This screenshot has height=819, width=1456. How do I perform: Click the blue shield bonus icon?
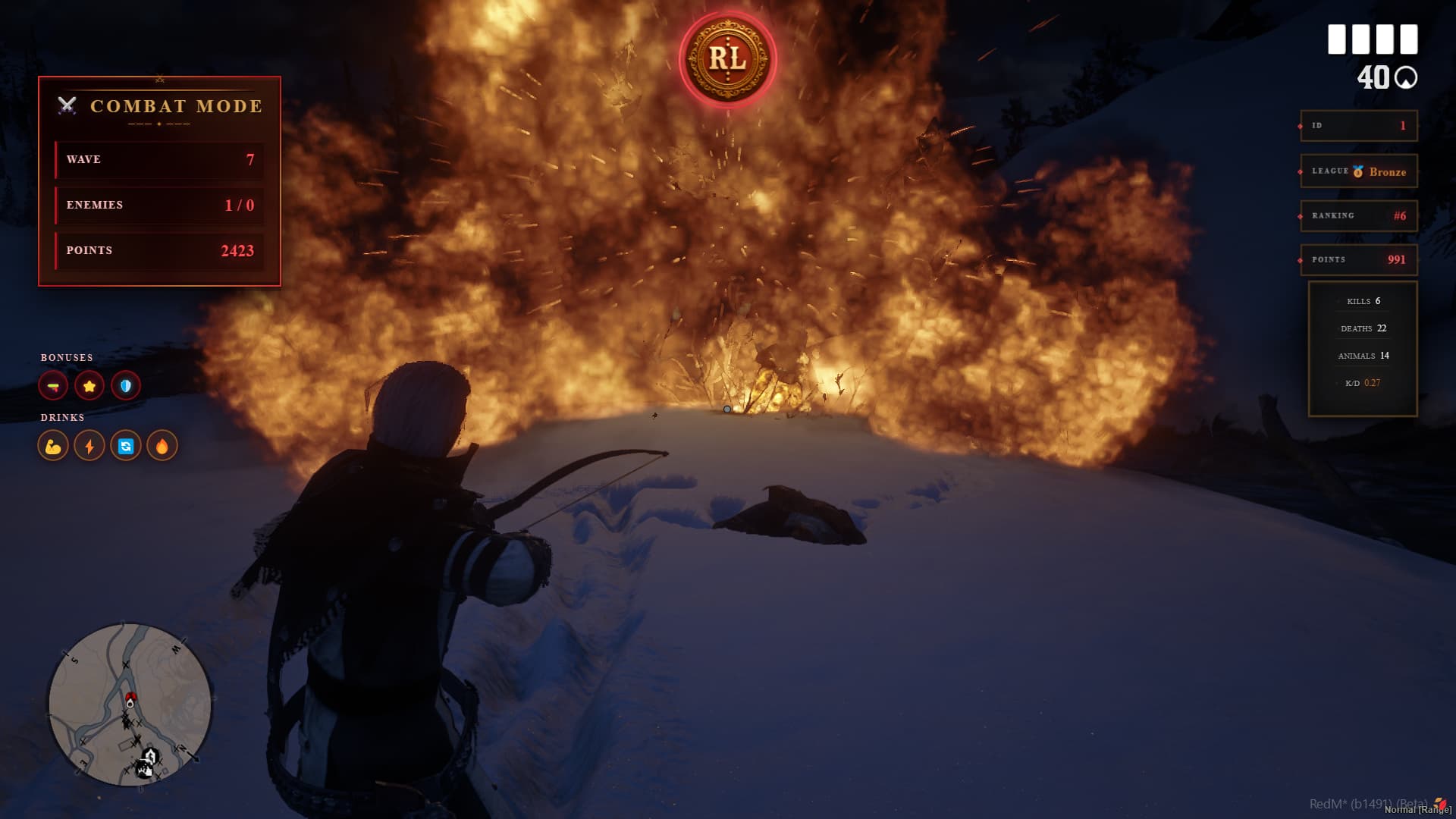126,386
